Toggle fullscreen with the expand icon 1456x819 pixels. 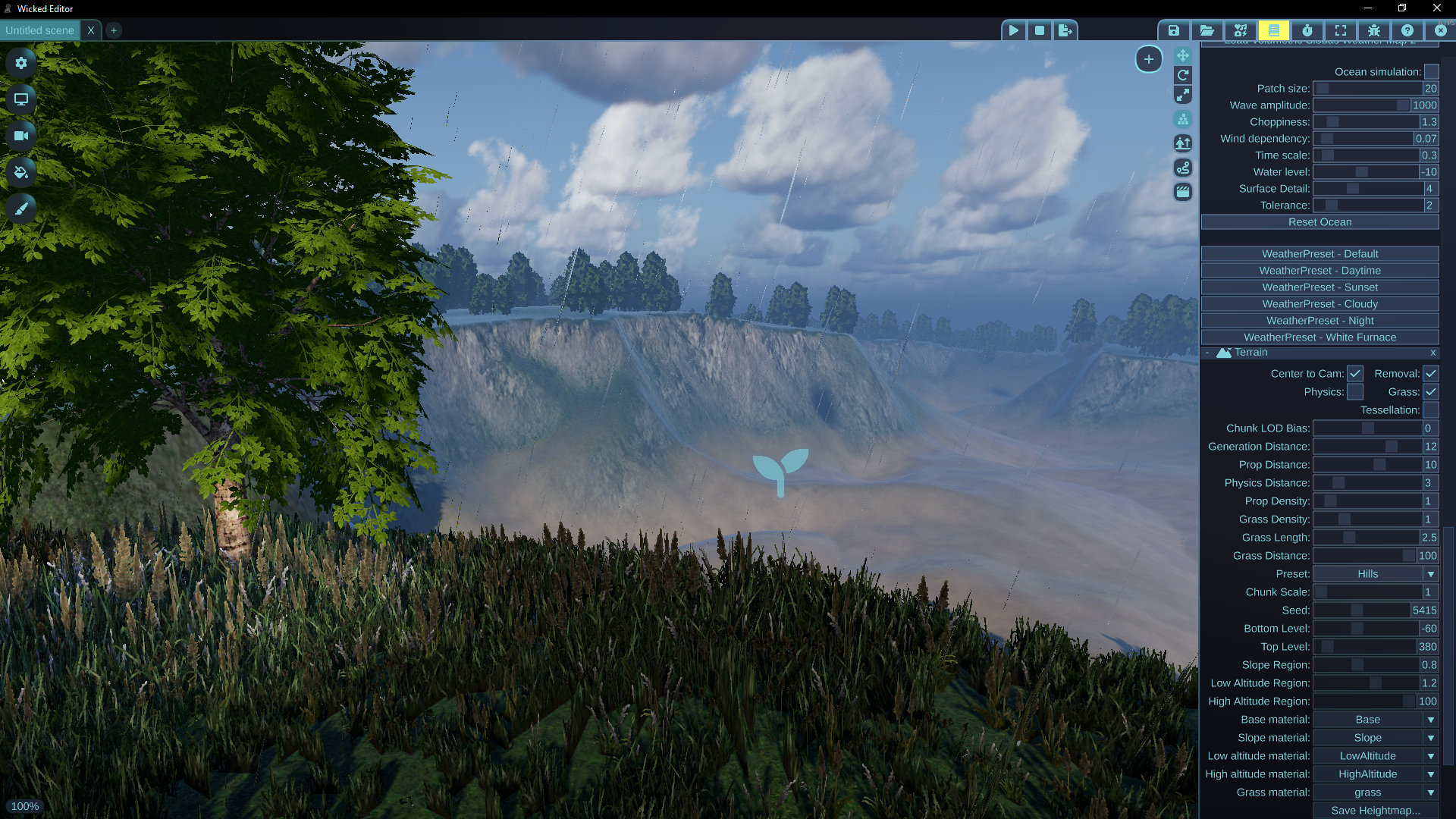pyautogui.click(x=1341, y=30)
